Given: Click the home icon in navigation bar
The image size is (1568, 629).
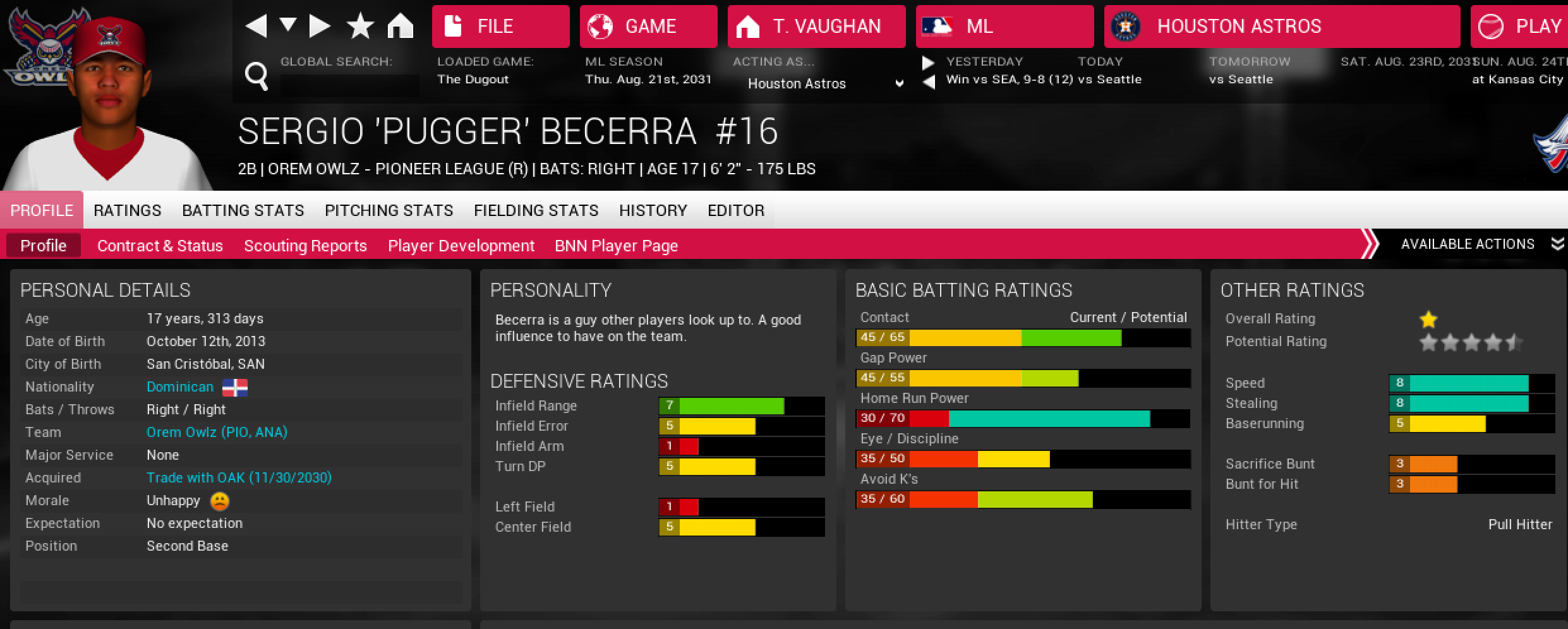Looking at the screenshot, I should [x=401, y=27].
